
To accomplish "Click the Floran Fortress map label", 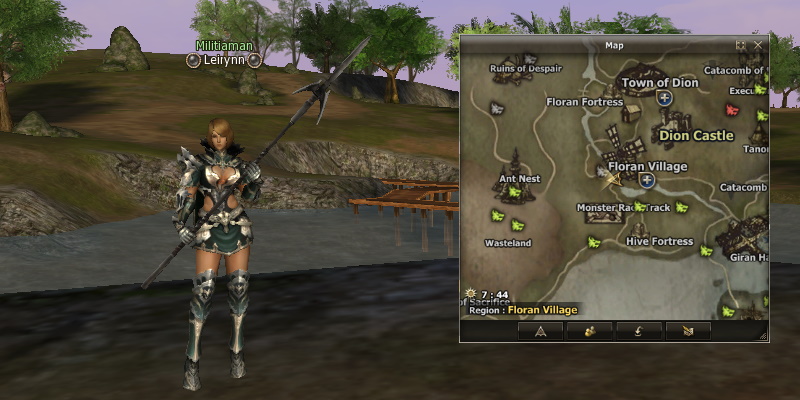I will pyautogui.click(x=585, y=101).
